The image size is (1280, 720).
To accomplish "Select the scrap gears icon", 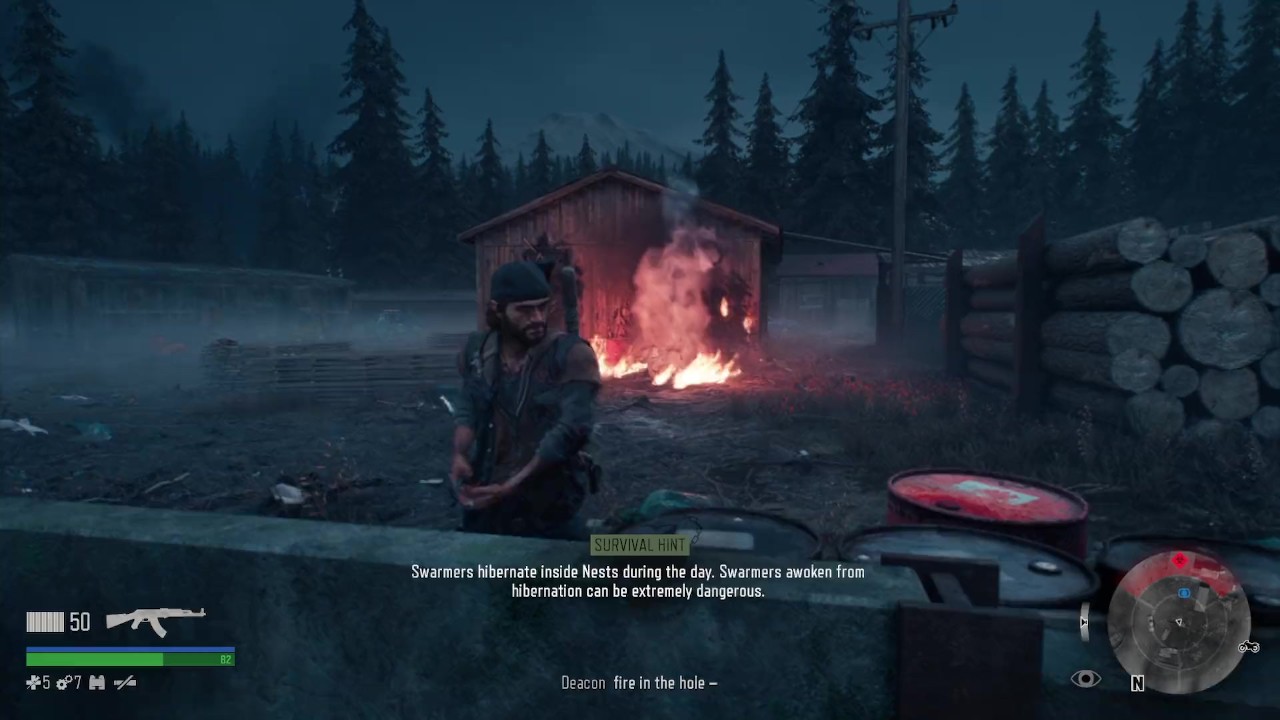I will (62, 683).
